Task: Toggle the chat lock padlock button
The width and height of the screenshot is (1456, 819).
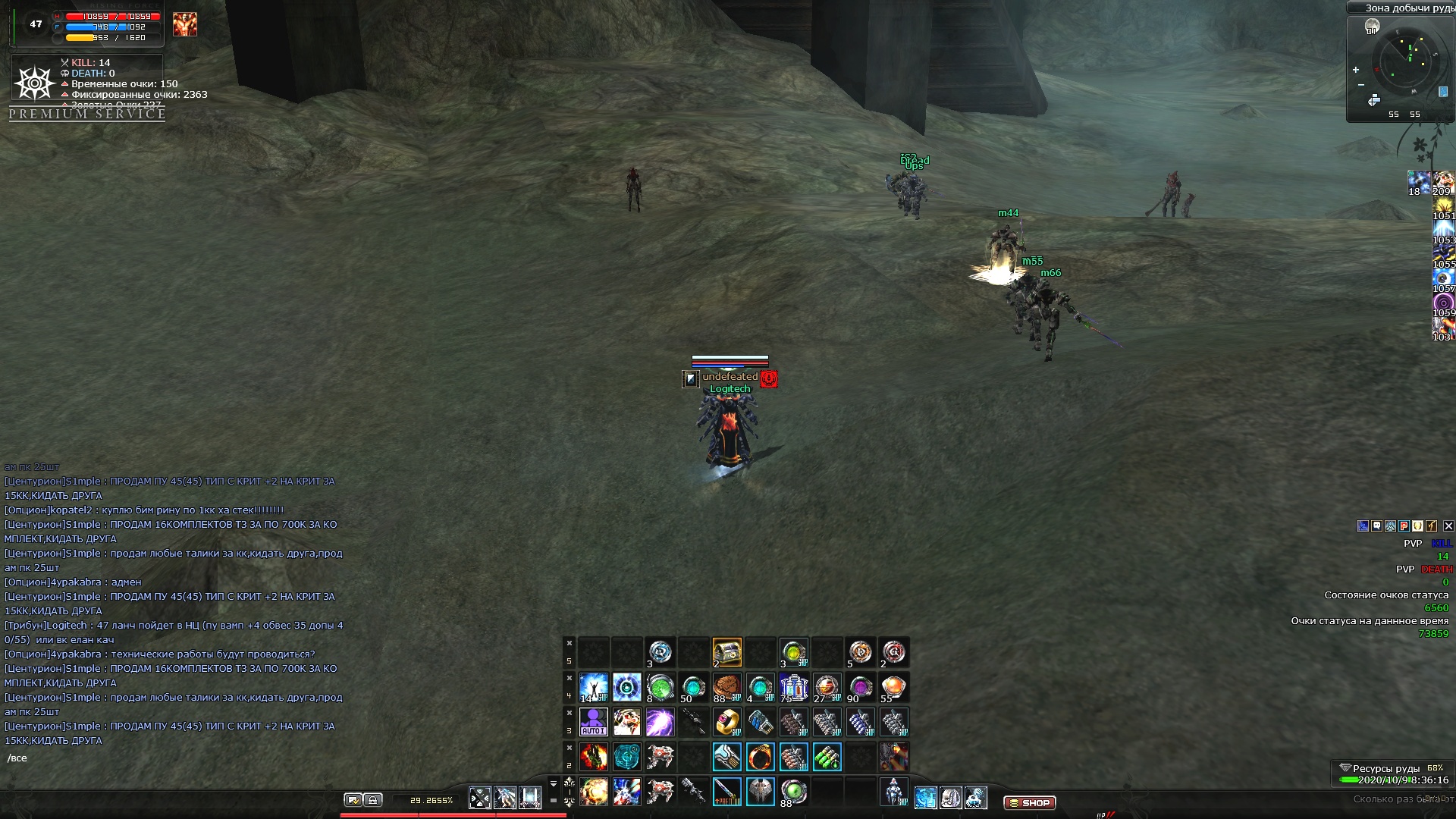Action: pyautogui.click(x=372, y=800)
